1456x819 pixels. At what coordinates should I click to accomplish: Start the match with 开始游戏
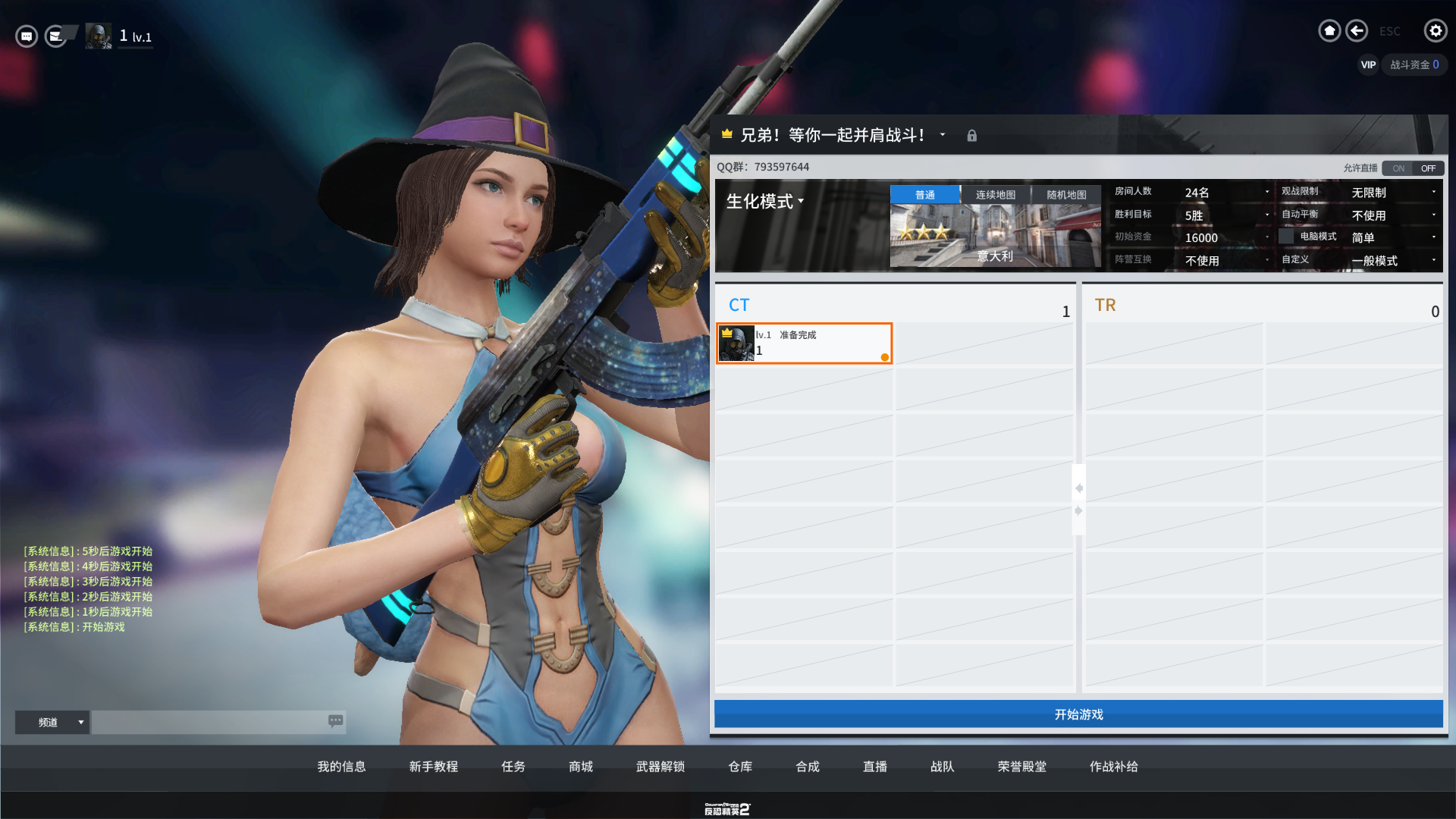pyautogui.click(x=1078, y=714)
